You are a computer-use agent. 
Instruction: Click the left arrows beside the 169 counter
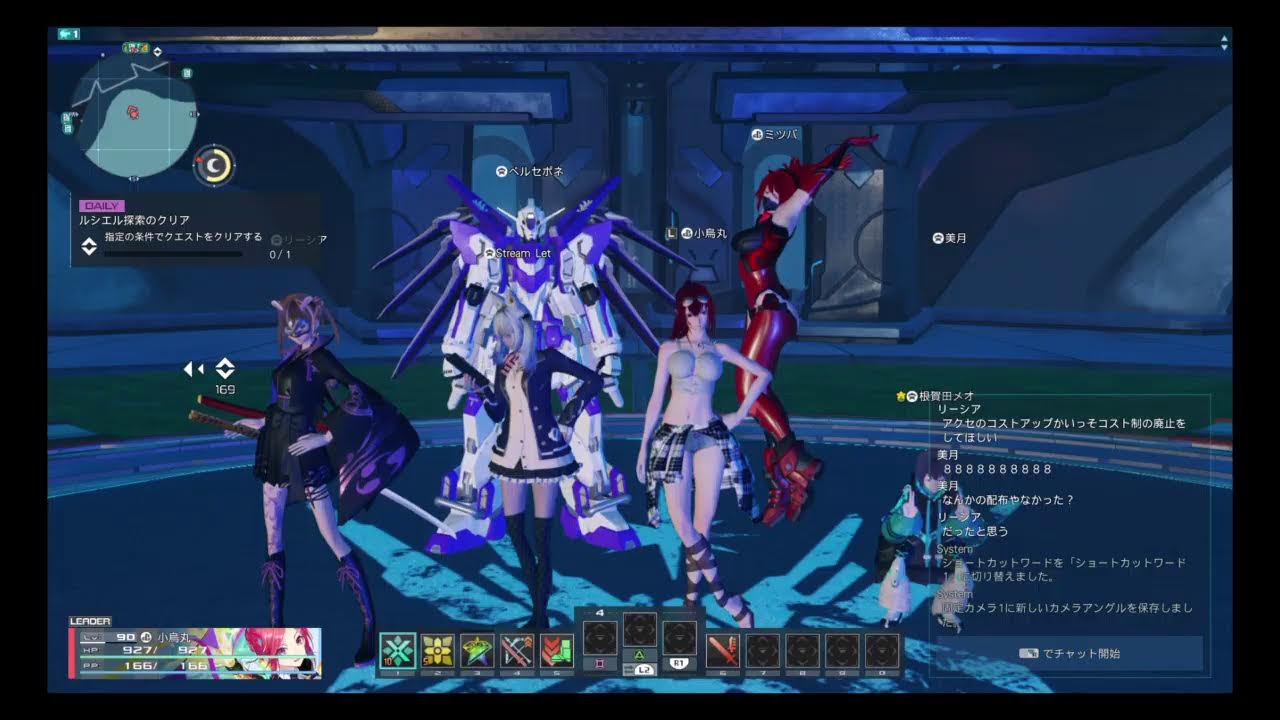pos(193,369)
